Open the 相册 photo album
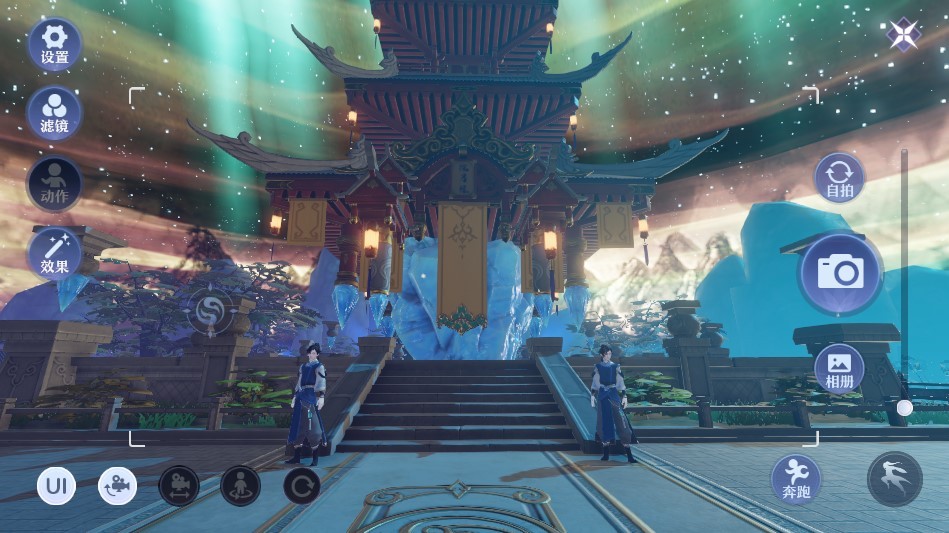 click(x=838, y=369)
